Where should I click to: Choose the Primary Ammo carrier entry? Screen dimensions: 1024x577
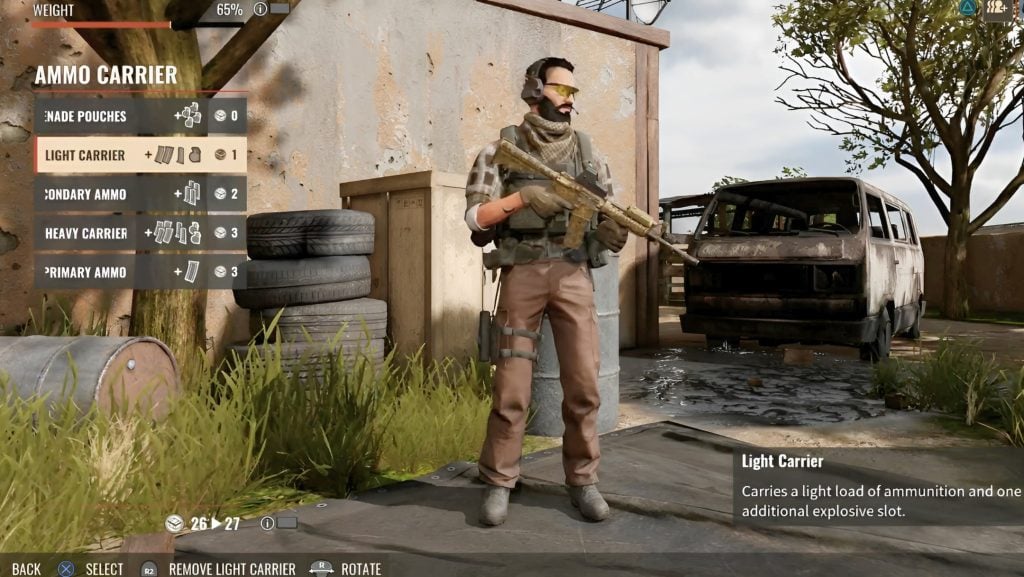coord(140,272)
